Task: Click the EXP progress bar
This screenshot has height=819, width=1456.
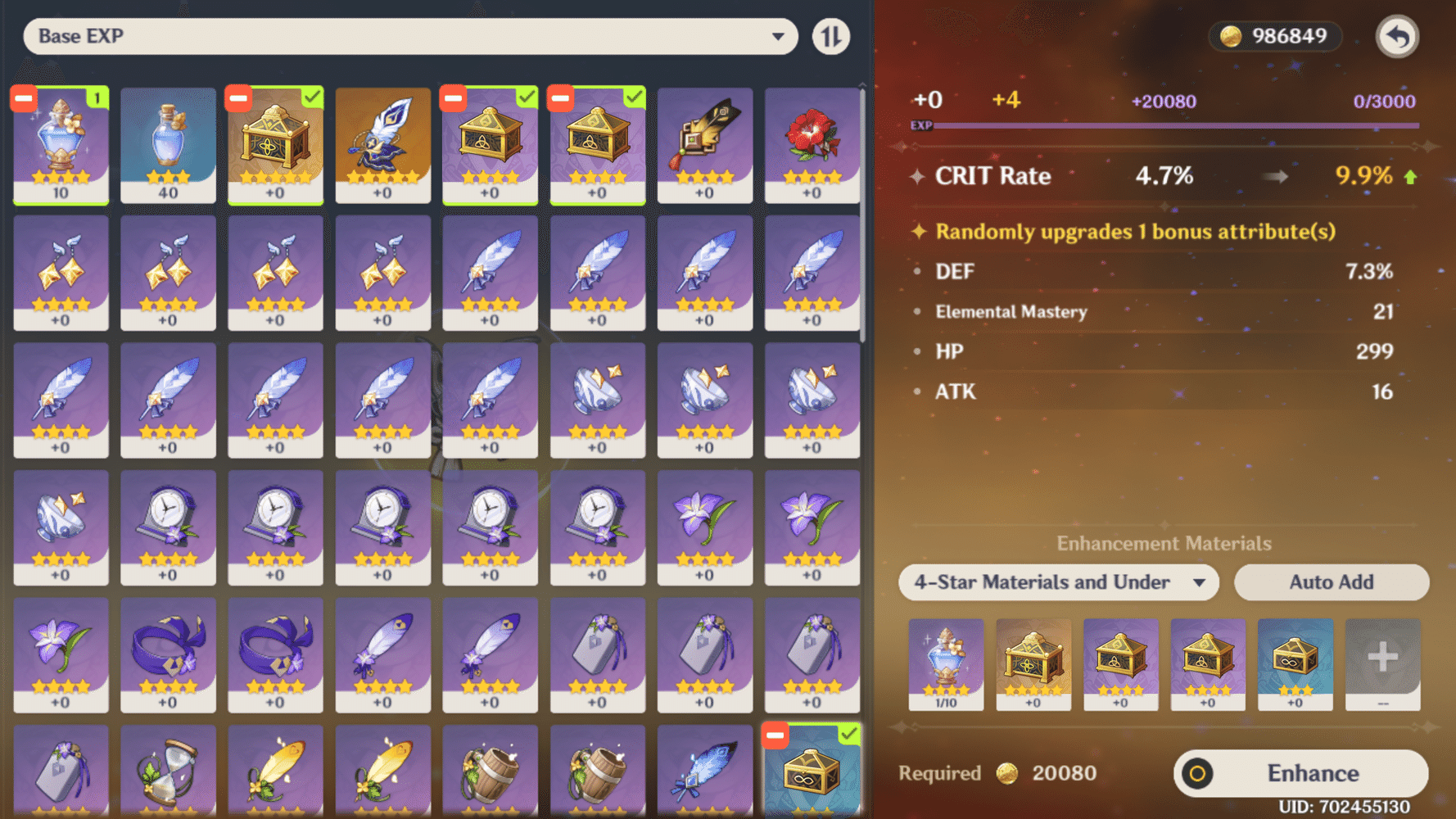Action: 1179,124
